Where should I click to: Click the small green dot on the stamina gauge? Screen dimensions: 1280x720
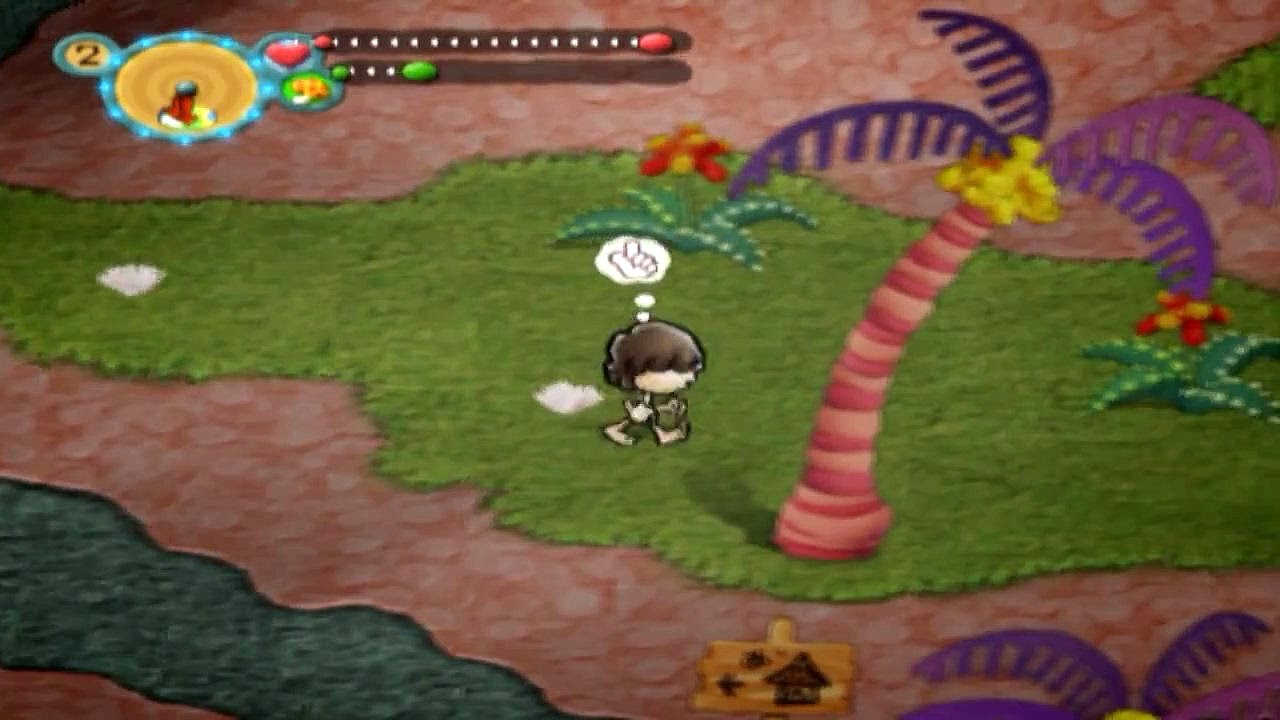click(342, 70)
